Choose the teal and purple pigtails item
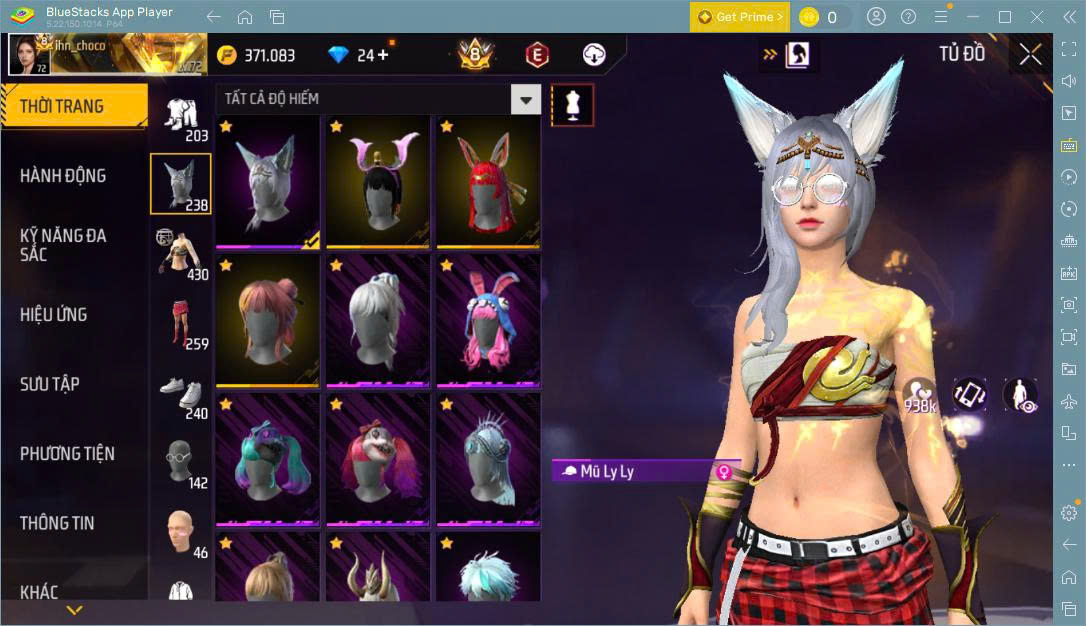Image resolution: width=1086 pixels, height=626 pixels. 268,459
